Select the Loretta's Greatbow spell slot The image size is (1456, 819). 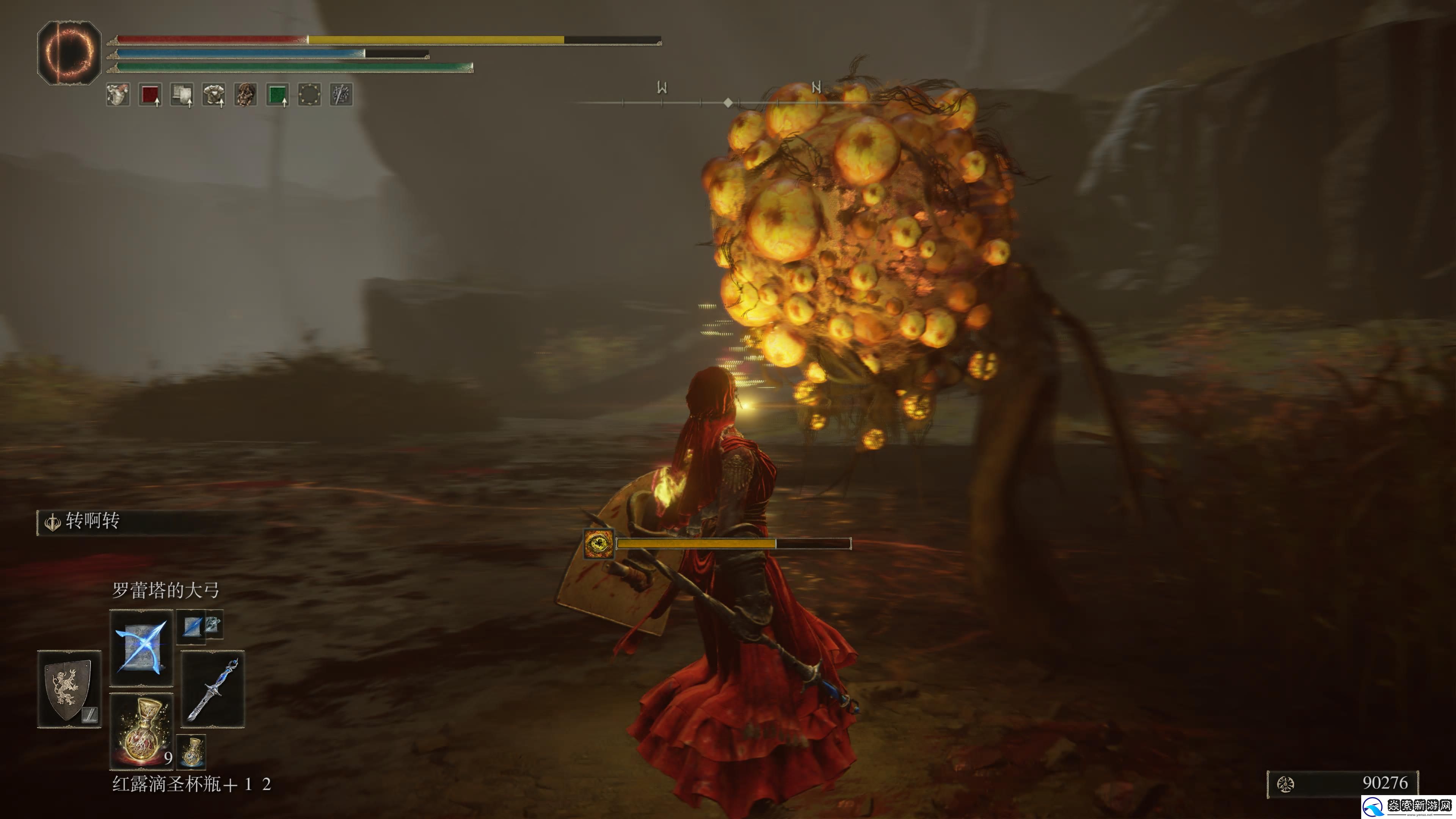click(x=141, y=647)
